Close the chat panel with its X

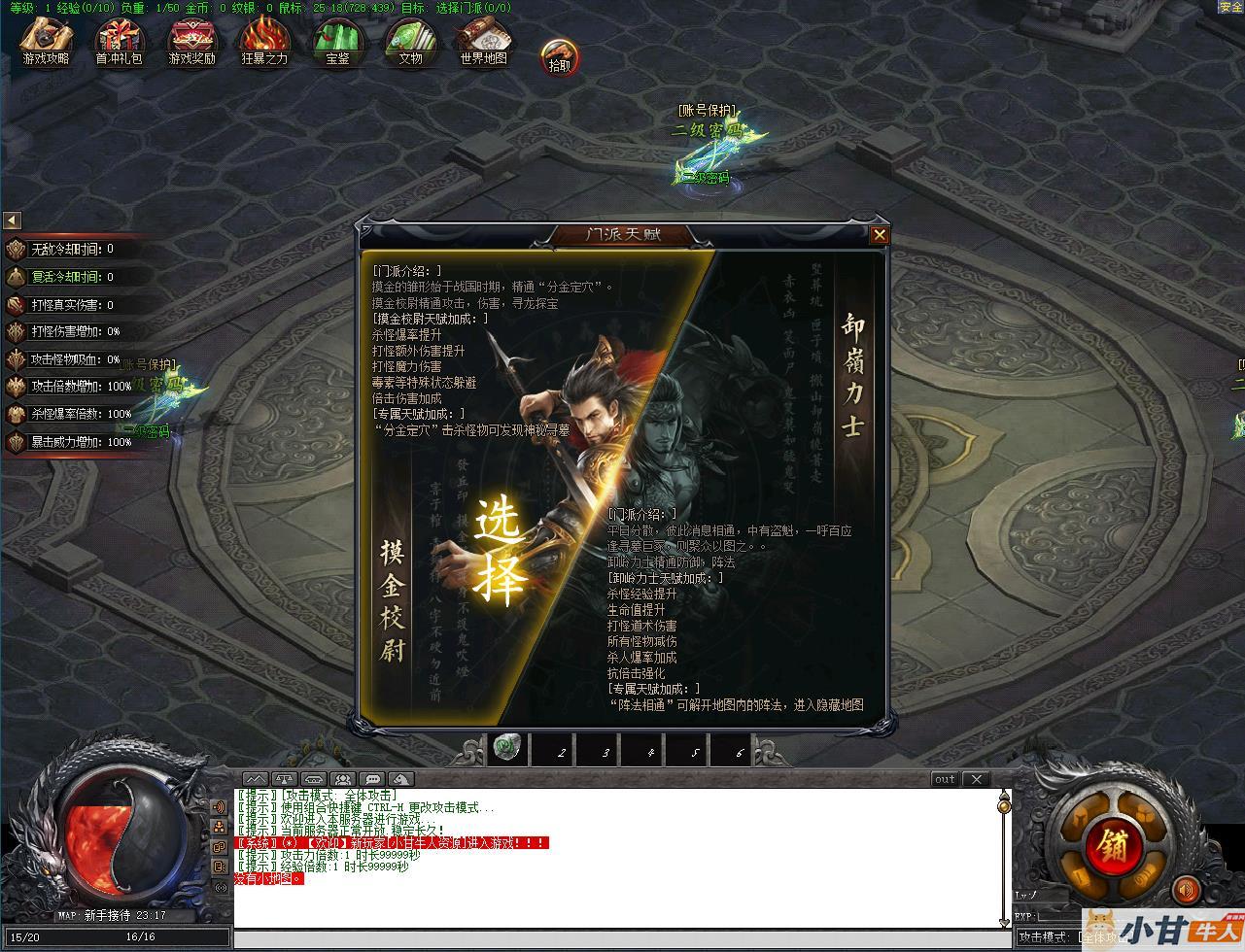(x=976, y=779)
